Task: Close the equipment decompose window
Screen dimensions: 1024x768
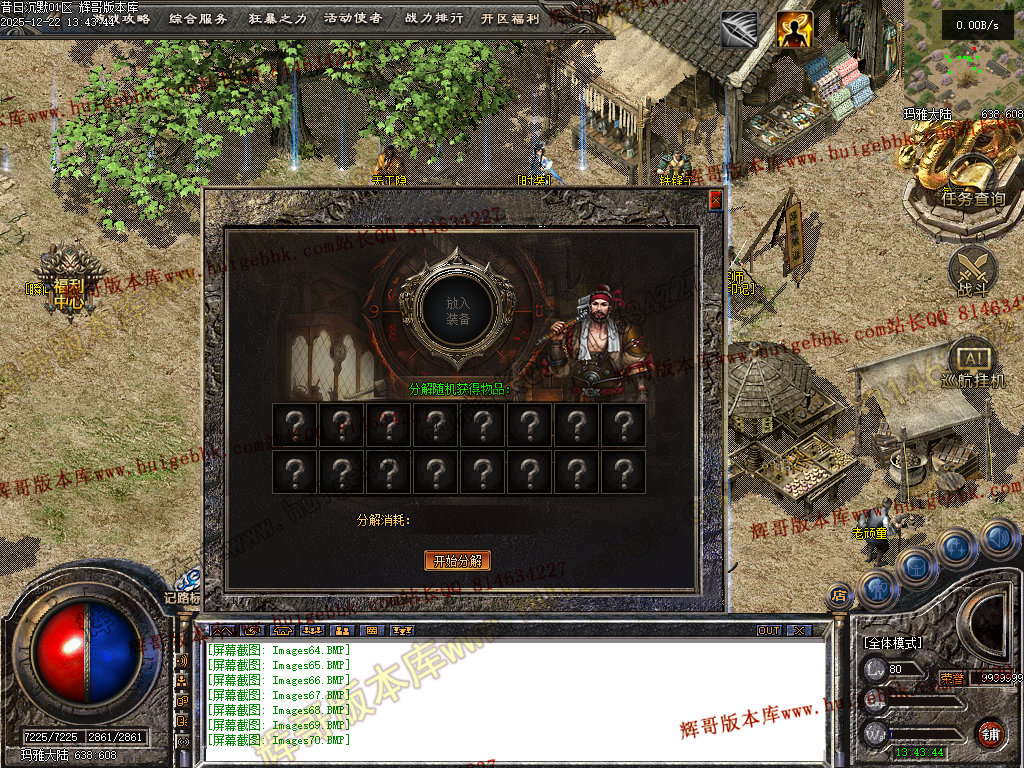Action: [x=715, y=200]
